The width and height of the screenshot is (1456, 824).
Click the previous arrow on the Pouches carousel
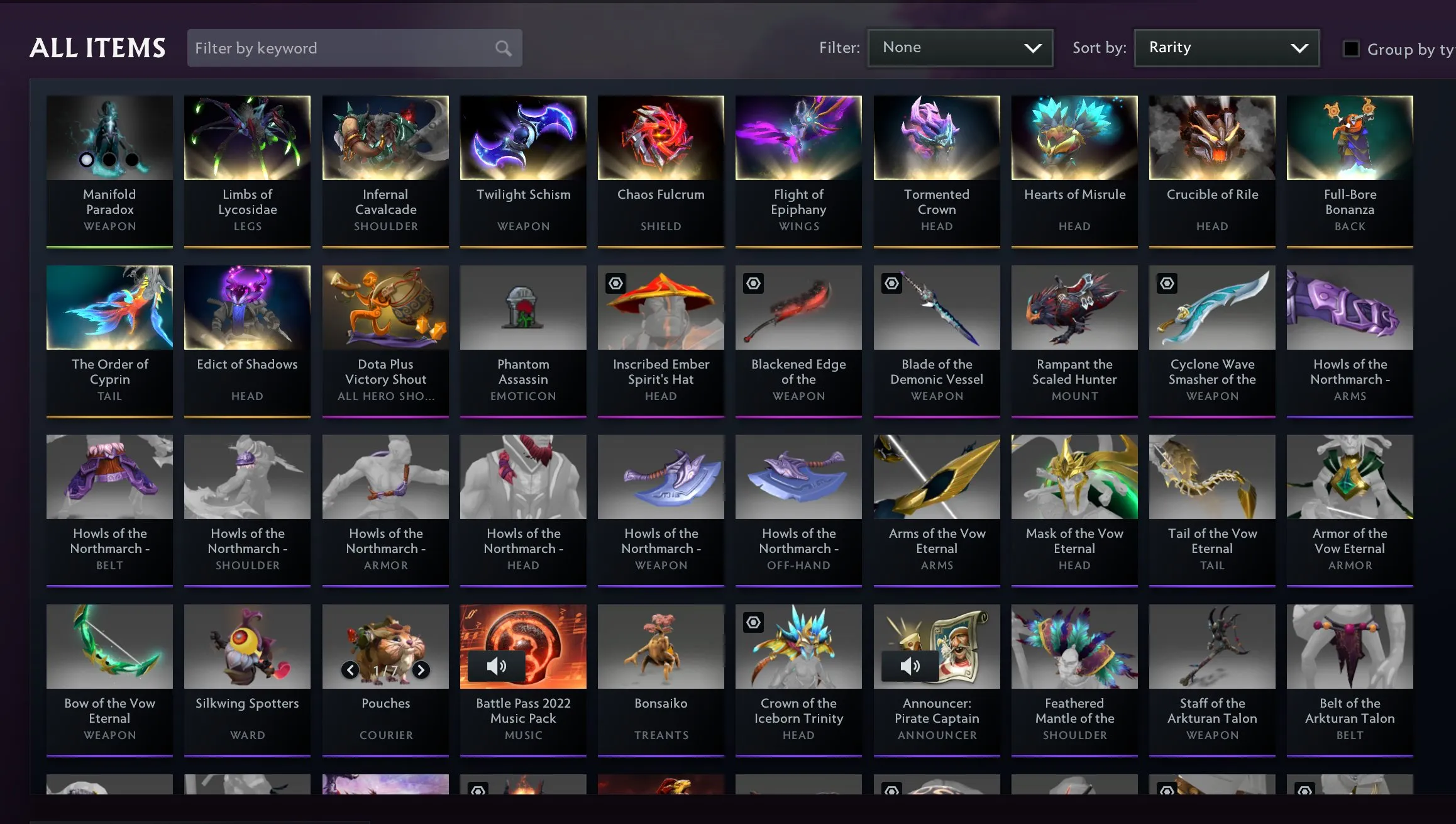[351, 671]
